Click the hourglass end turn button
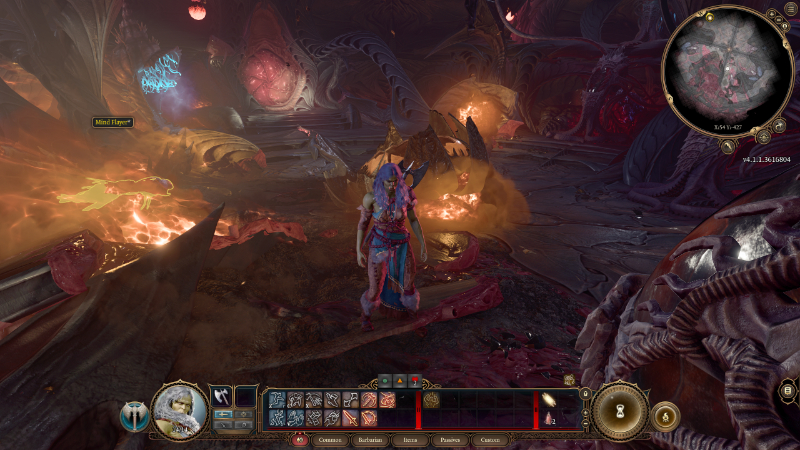 click(621, 410)
